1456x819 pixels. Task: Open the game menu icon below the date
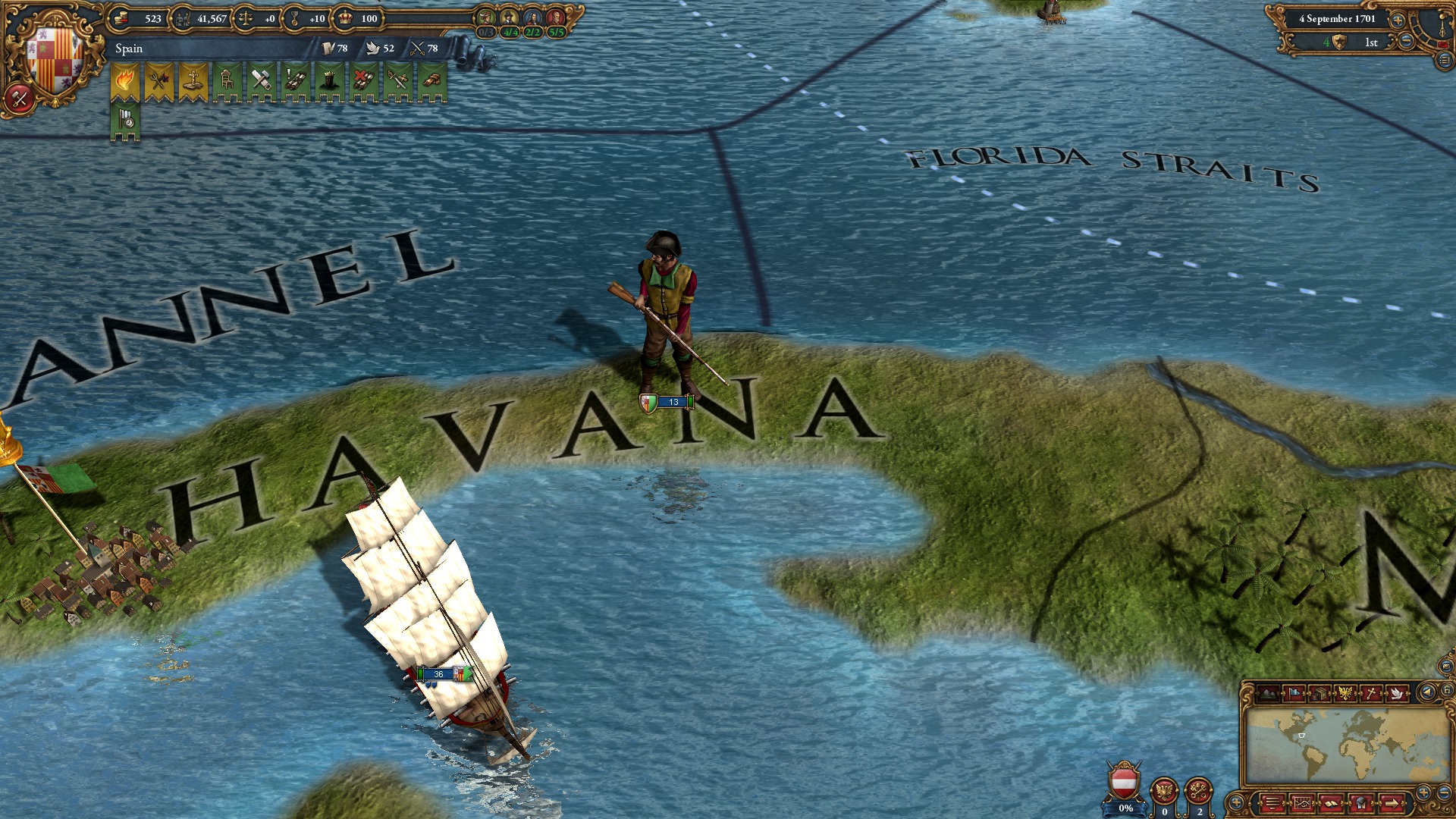tap(1447, 61)
